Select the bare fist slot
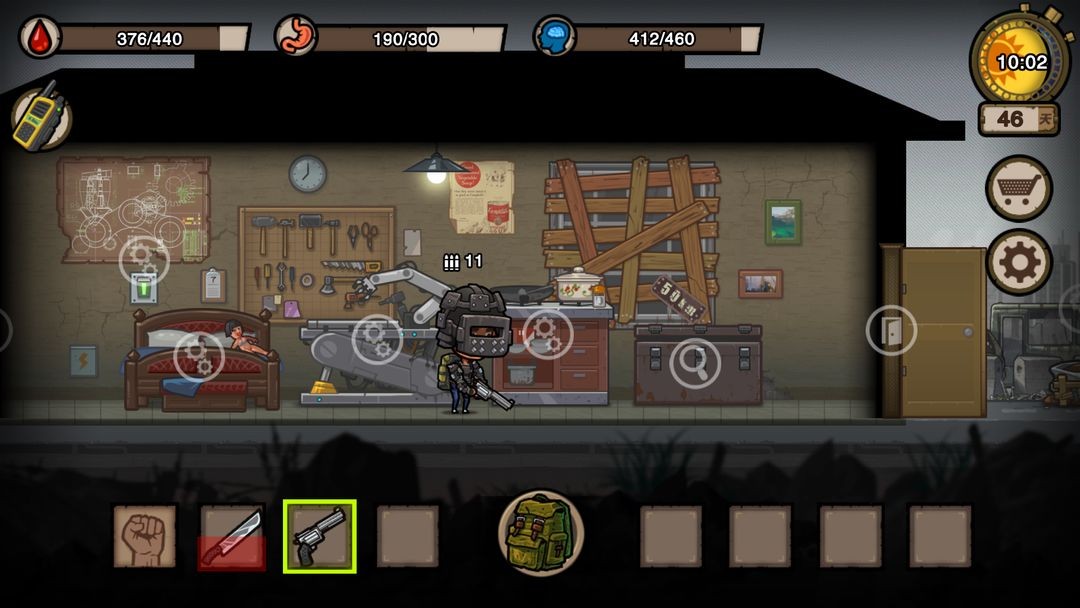This screenshot has width=1080, height=608. tap(144, 536)
